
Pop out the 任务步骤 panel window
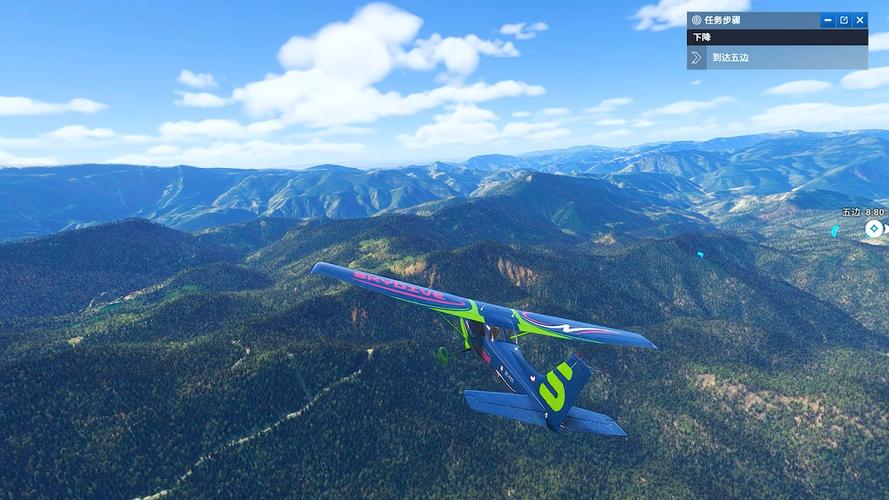844,20
